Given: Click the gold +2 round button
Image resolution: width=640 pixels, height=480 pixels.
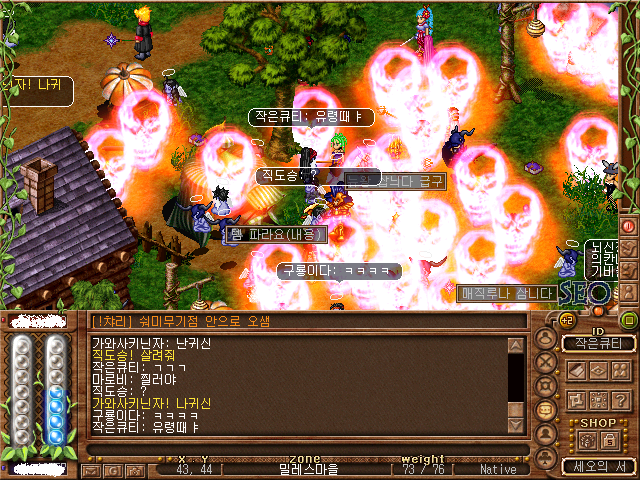Looking at the screenshot, I should point(565,319).
